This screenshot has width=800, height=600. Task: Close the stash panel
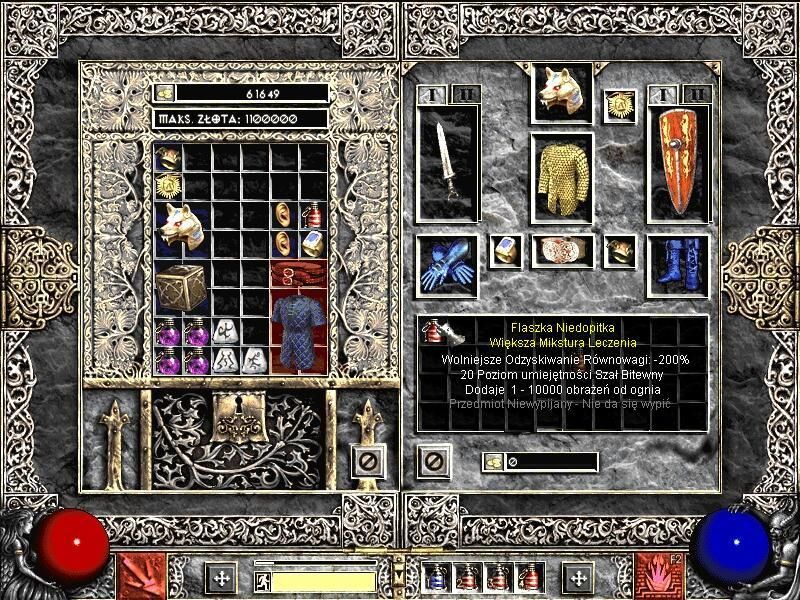coord(367,461)
